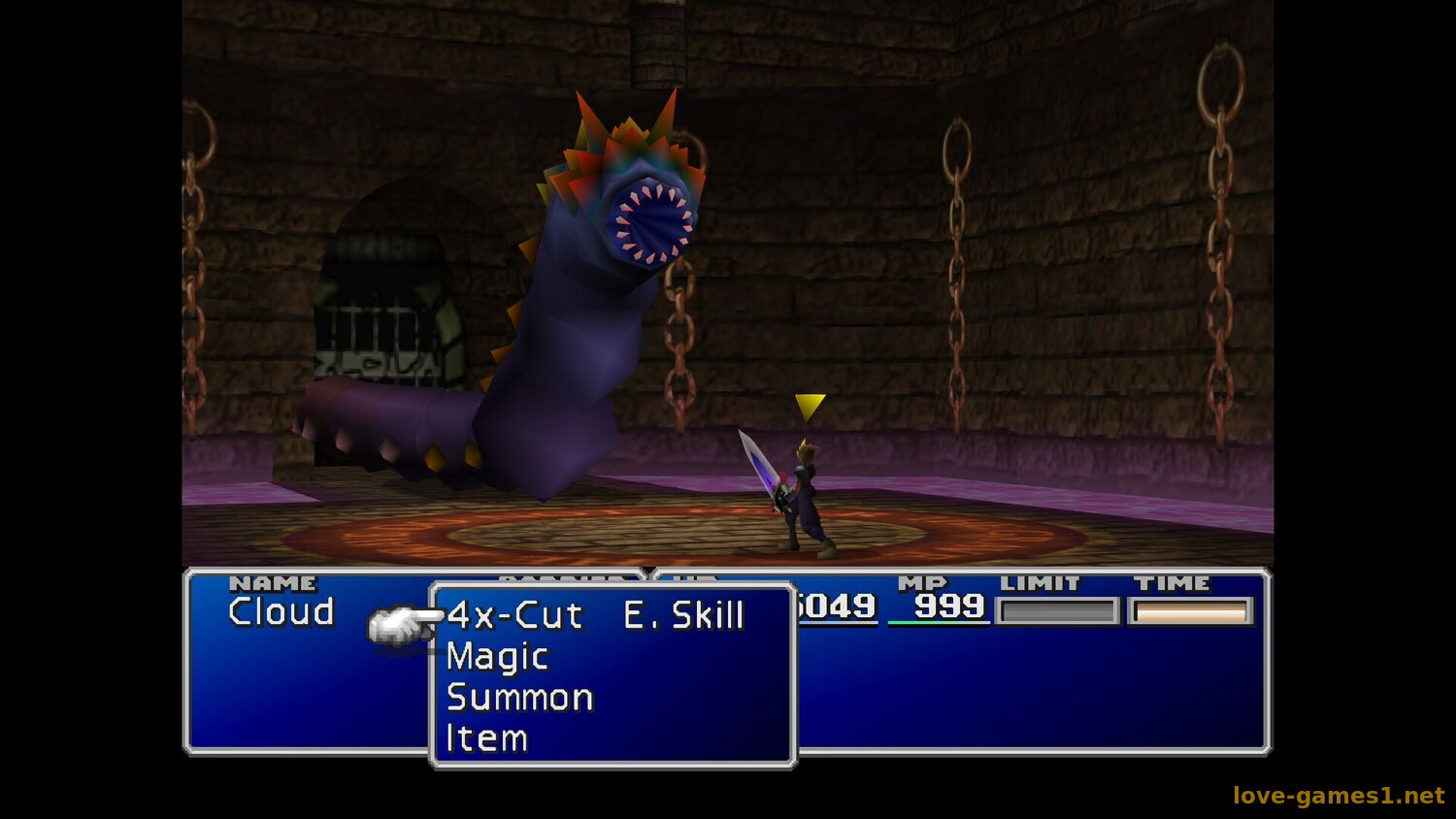Open the Item command list
This screenshot has width=1456, height=819.
coord(486,738)
